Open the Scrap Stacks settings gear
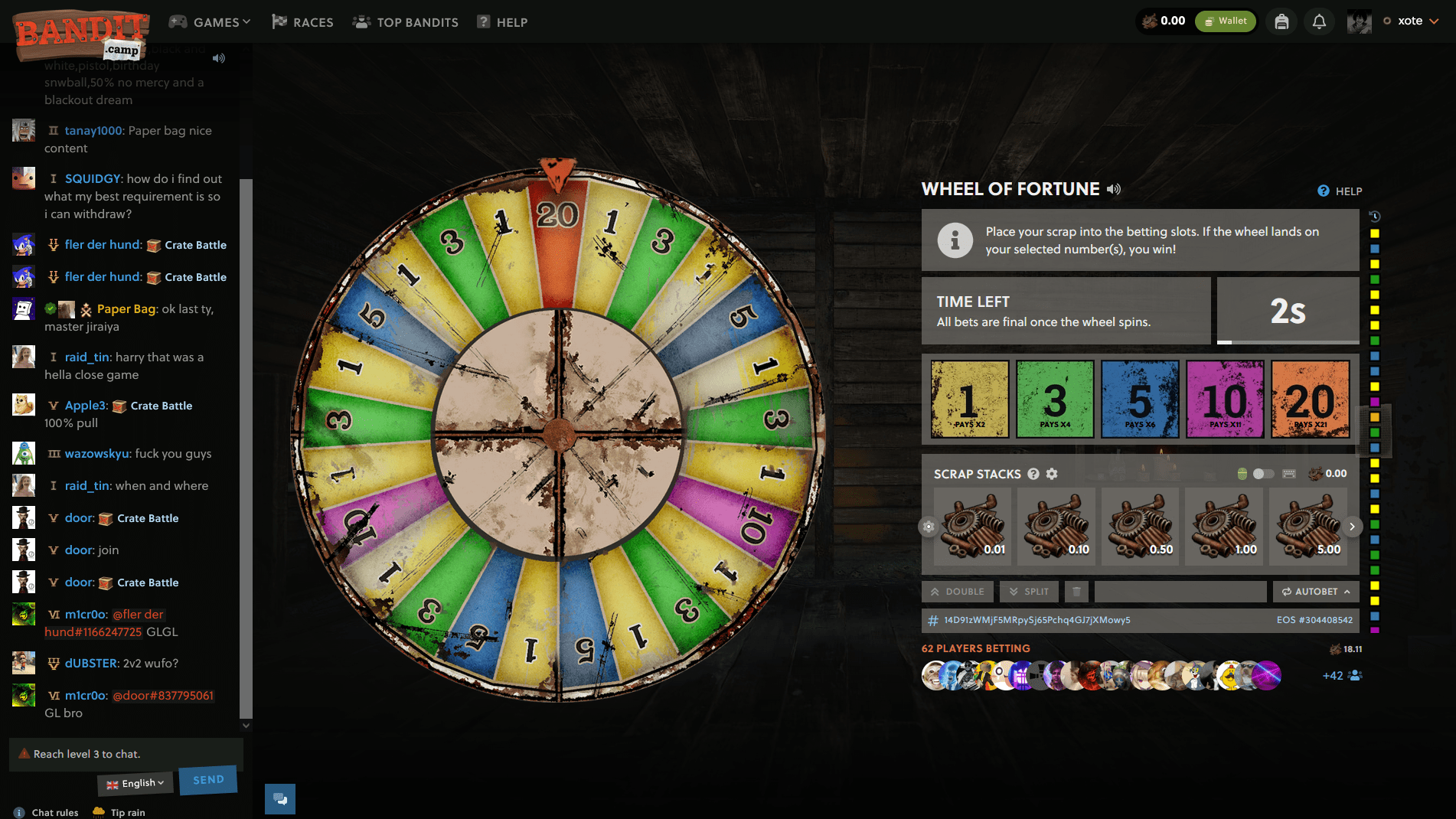 [x=1053, y=474]
